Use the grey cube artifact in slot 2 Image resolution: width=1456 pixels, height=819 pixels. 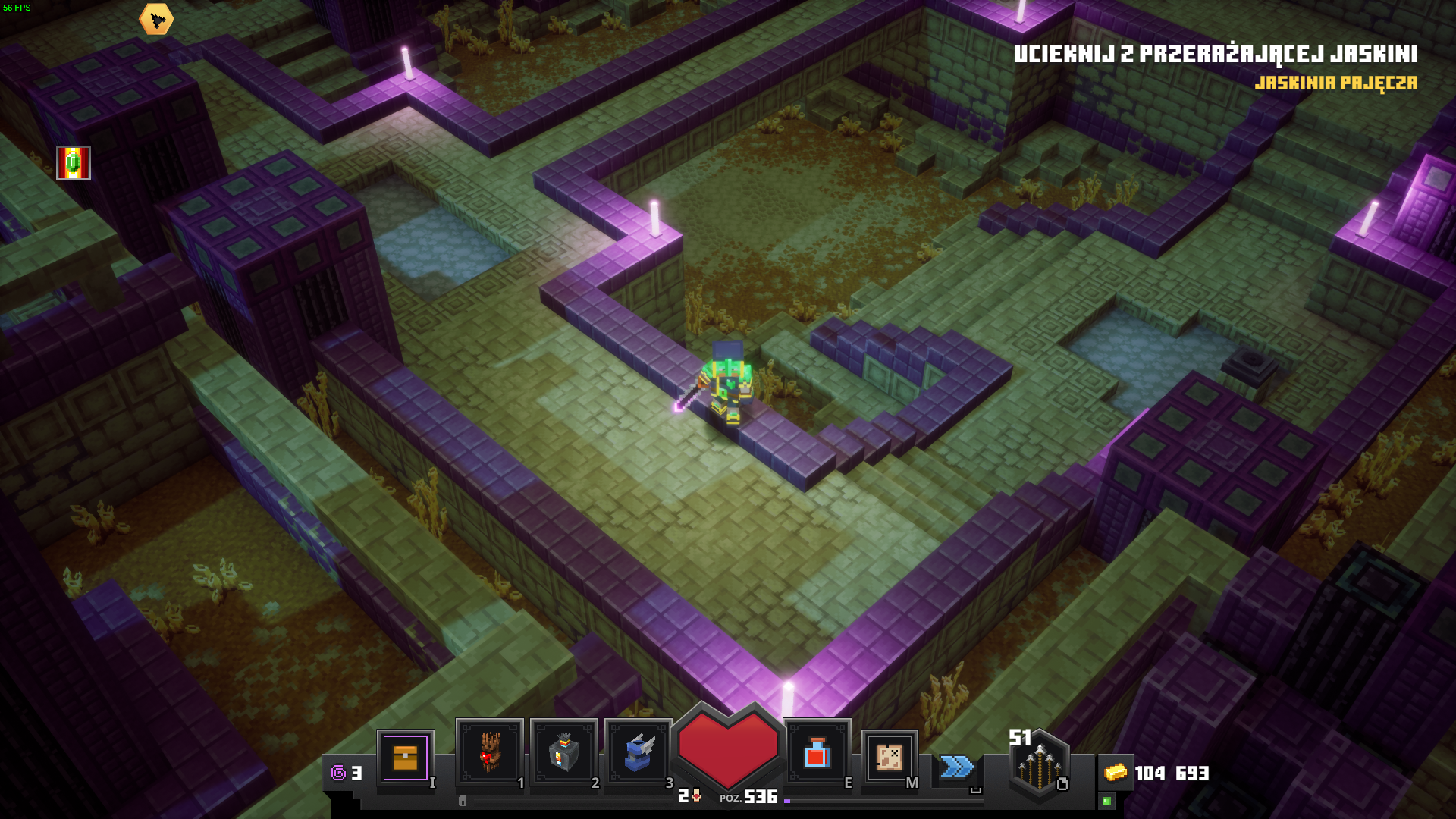pos(563,752)
